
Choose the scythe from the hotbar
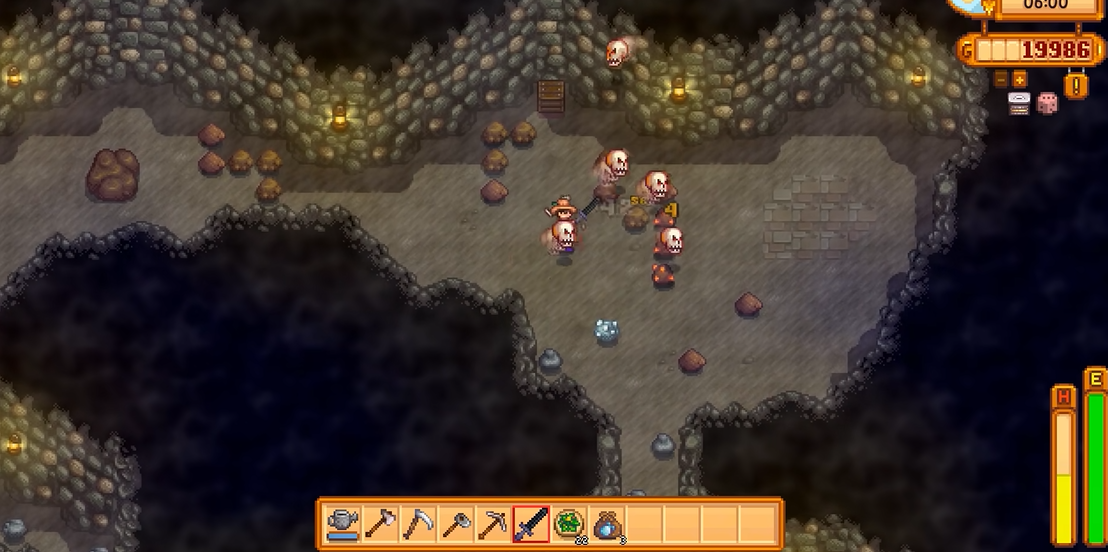click(x=418, y=524)
